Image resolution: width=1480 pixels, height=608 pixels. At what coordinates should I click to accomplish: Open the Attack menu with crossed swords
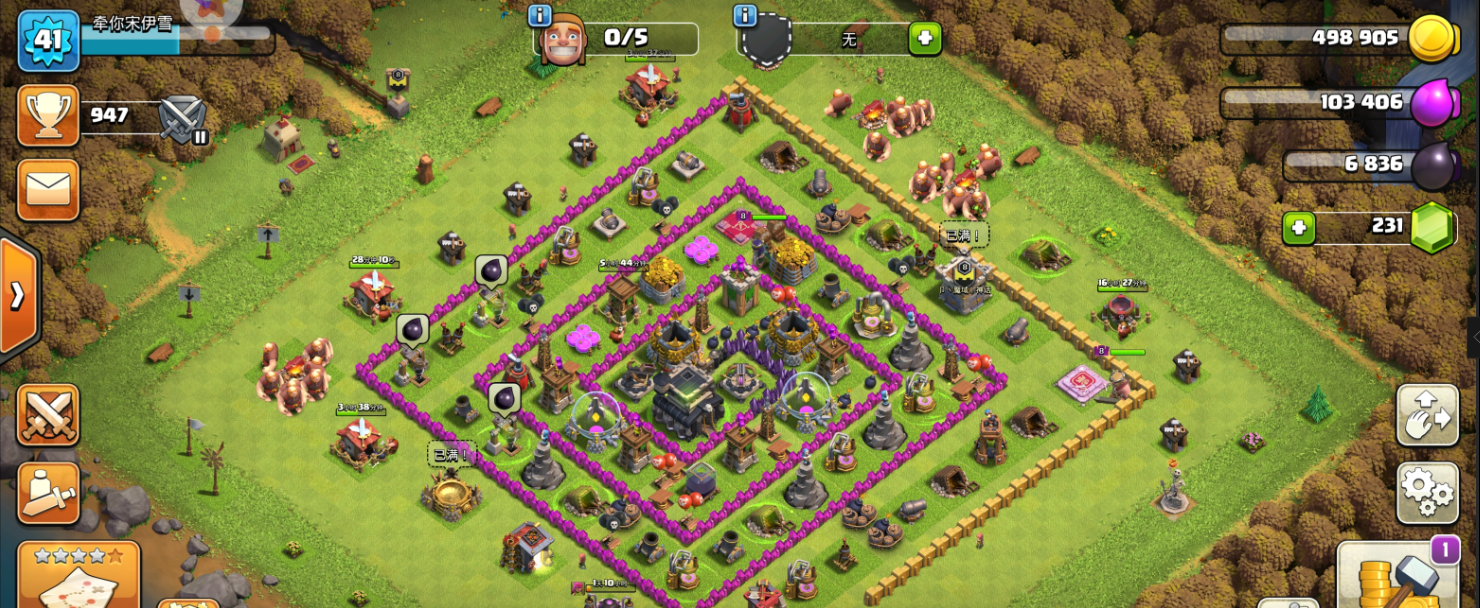(48, 415)
